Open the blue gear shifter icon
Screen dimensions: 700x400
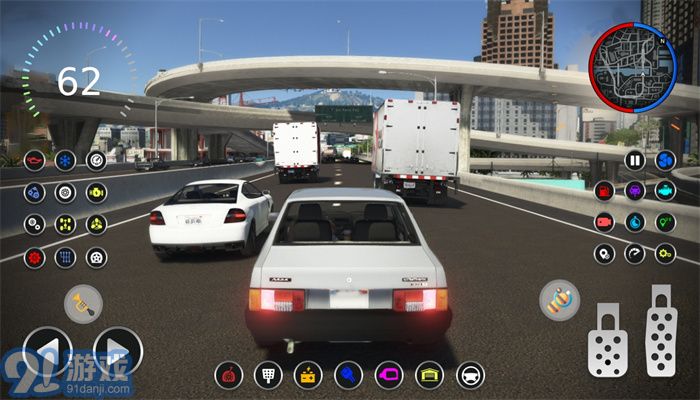pos(65,256)
